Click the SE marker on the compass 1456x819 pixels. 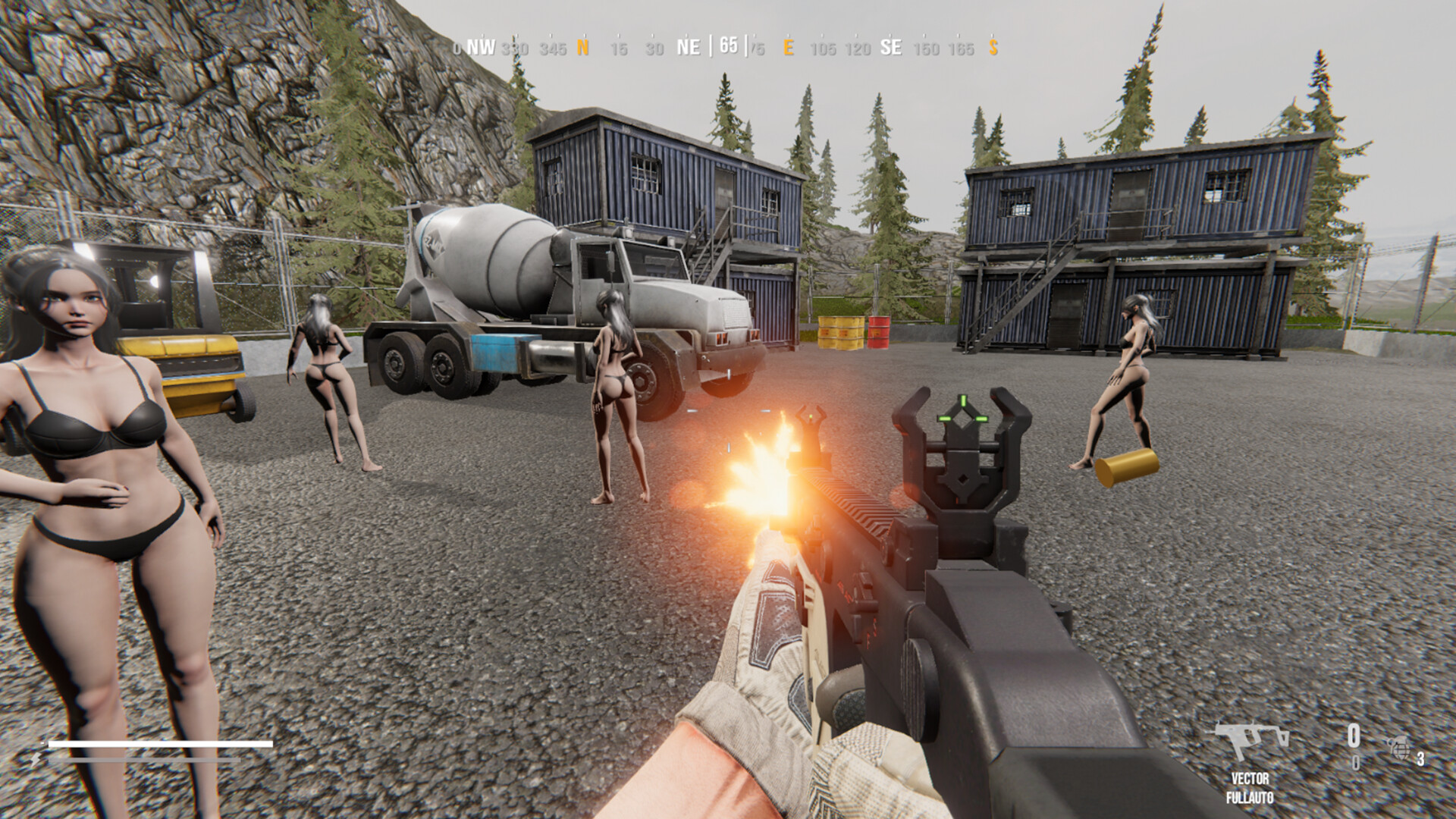[891, 48]
